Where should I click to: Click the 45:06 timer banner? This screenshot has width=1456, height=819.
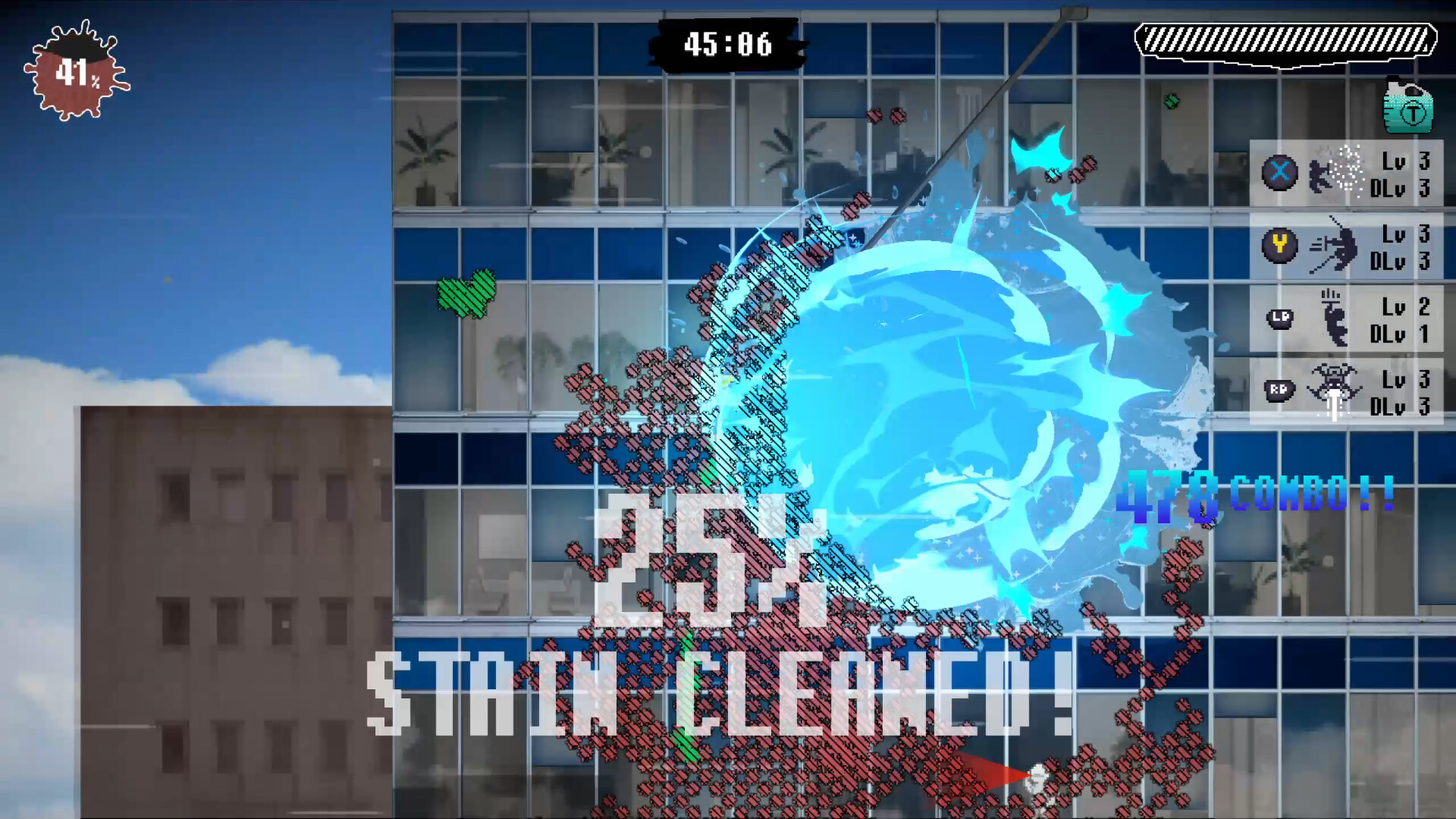tap(728, 44)
